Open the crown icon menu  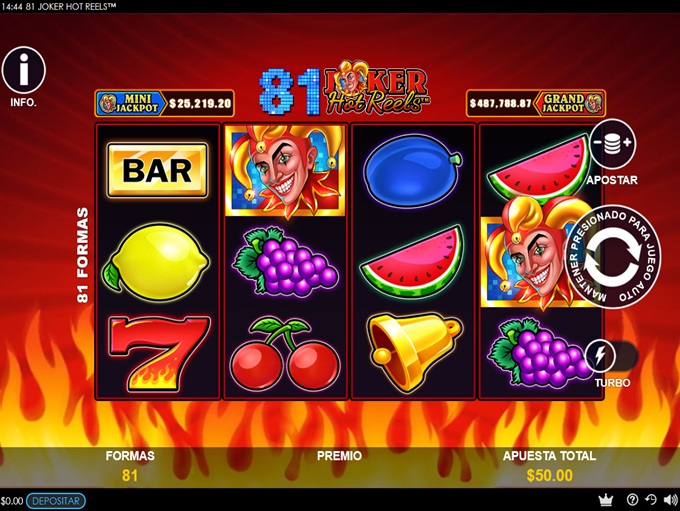pos(605,500)
